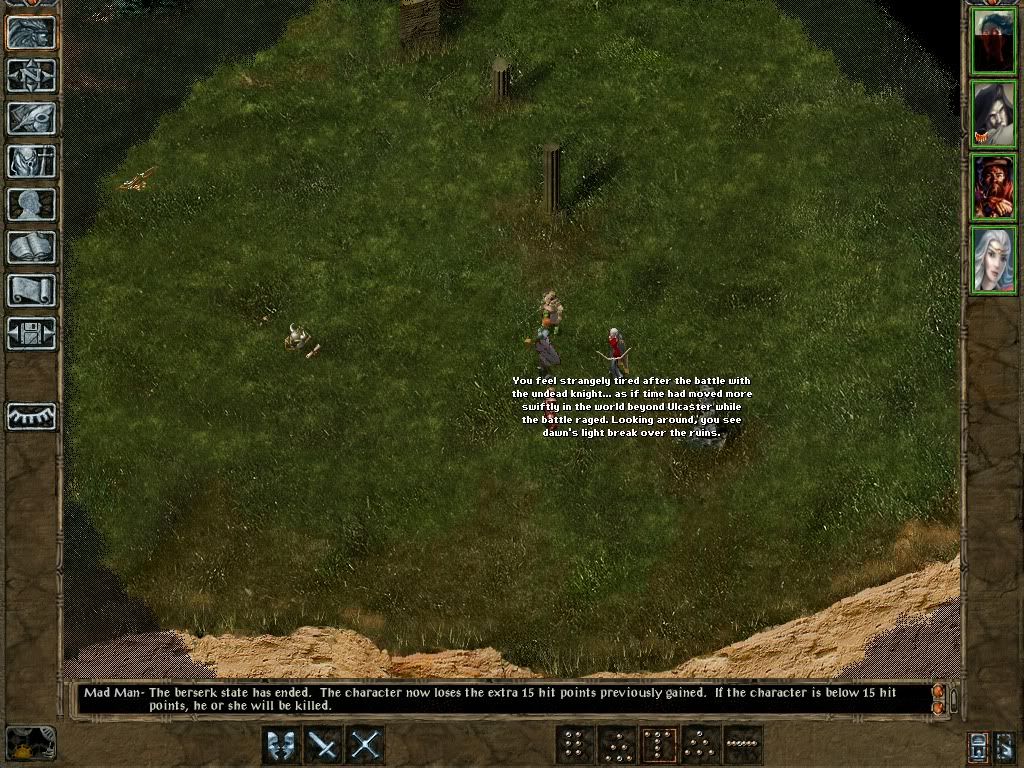
Task: Click the single sword attack button
Action: point(323,745)
